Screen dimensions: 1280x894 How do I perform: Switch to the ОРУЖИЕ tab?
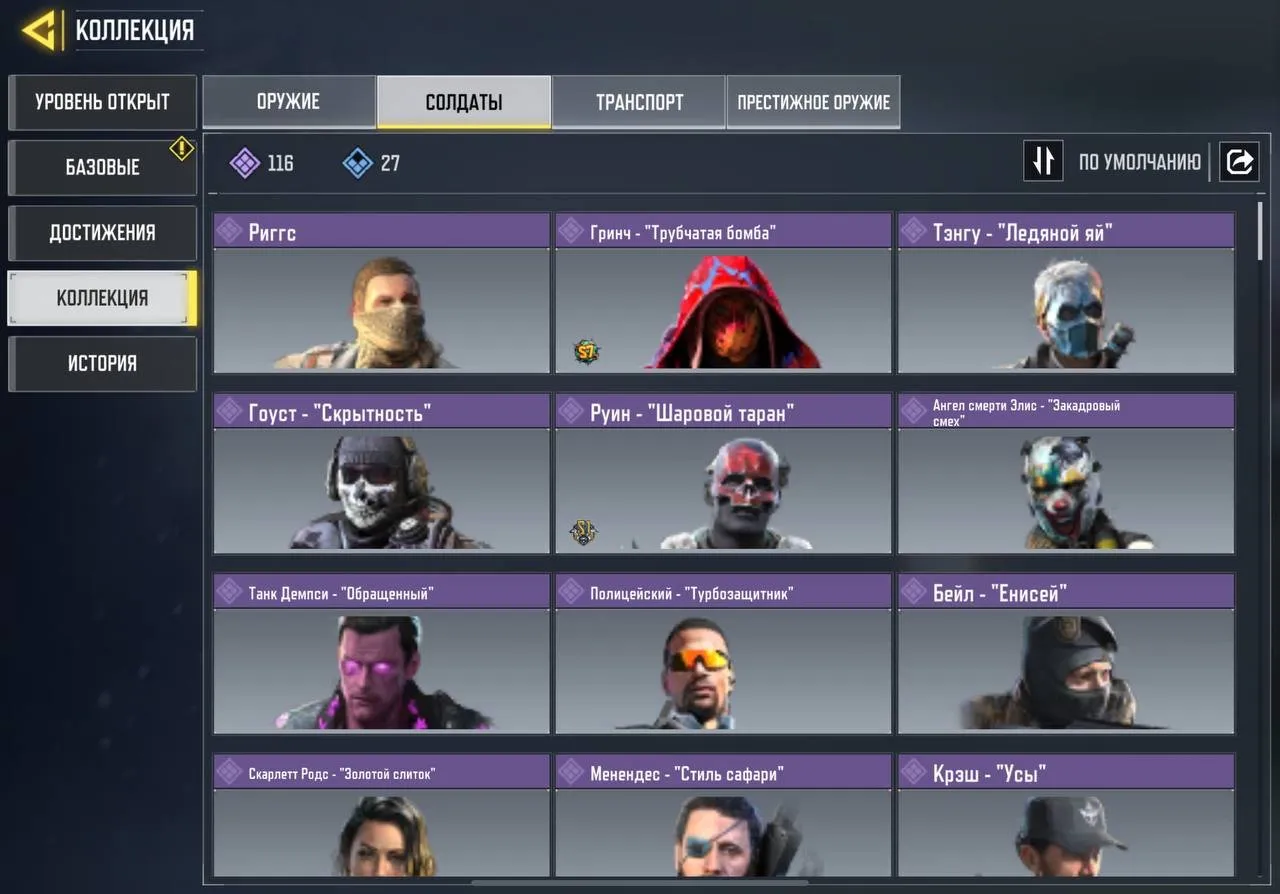click(289, 101)
